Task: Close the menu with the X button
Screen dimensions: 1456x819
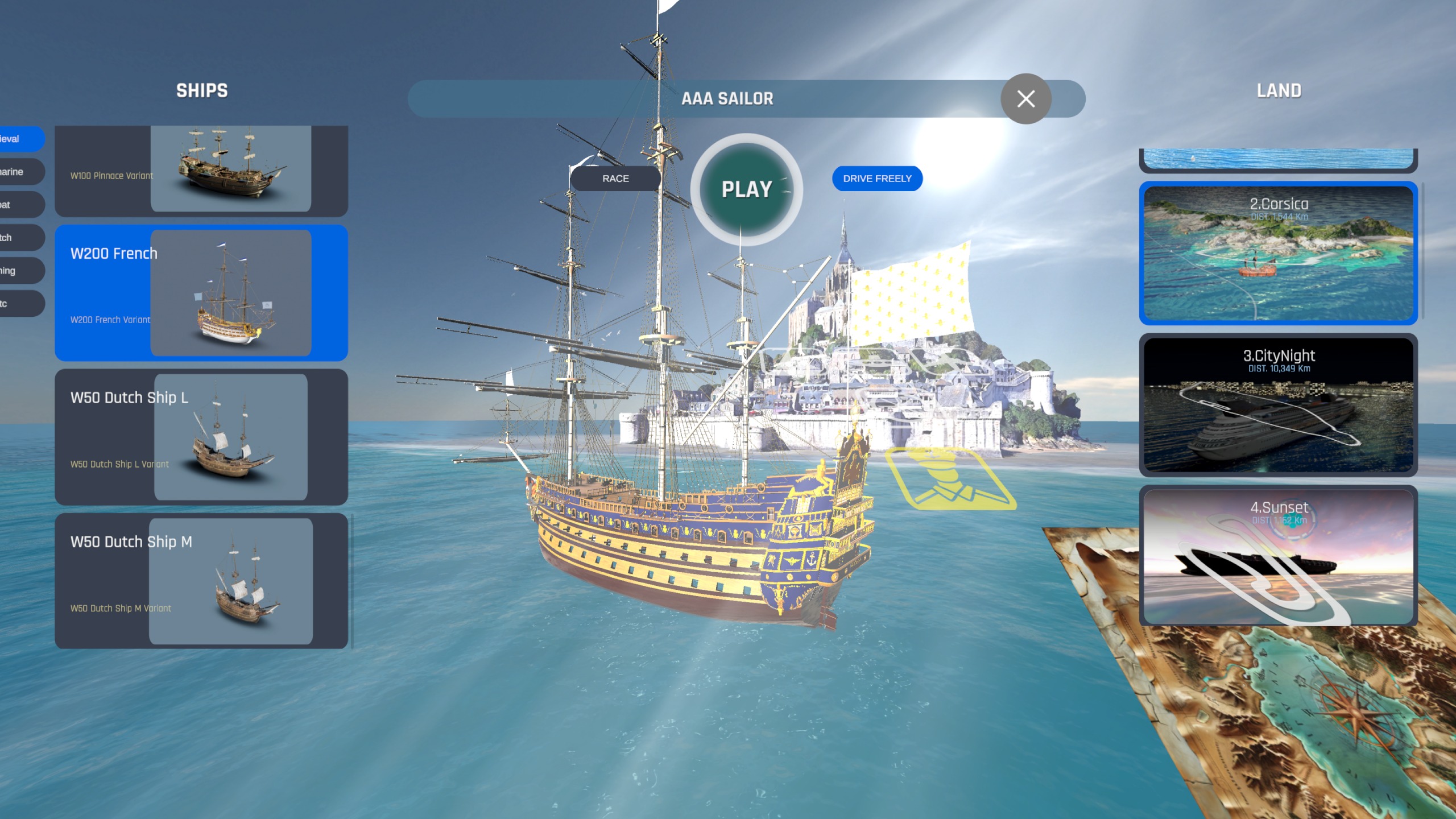Action: click(1025, 99)
